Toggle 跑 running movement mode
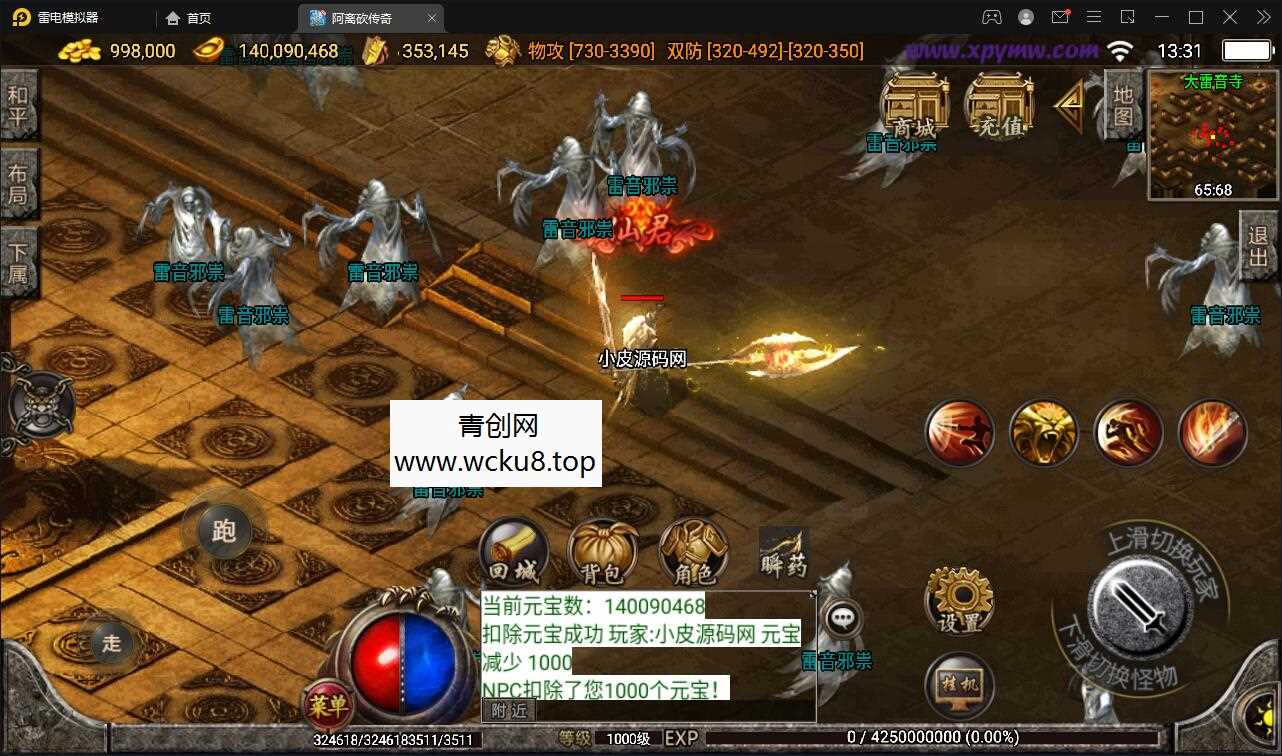The height and width of the screenshot is (756, 1282). pos(222,532)
